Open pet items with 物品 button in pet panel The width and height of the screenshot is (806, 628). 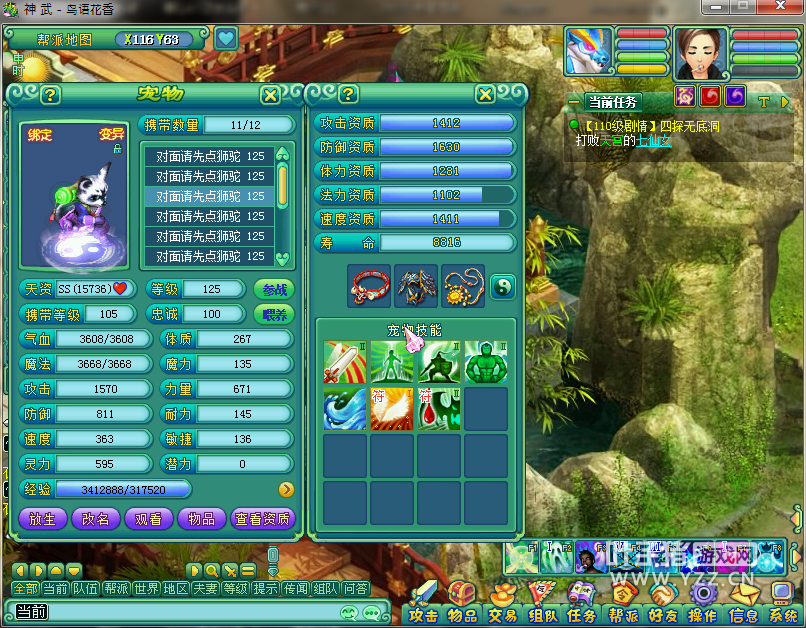(201, 518)
